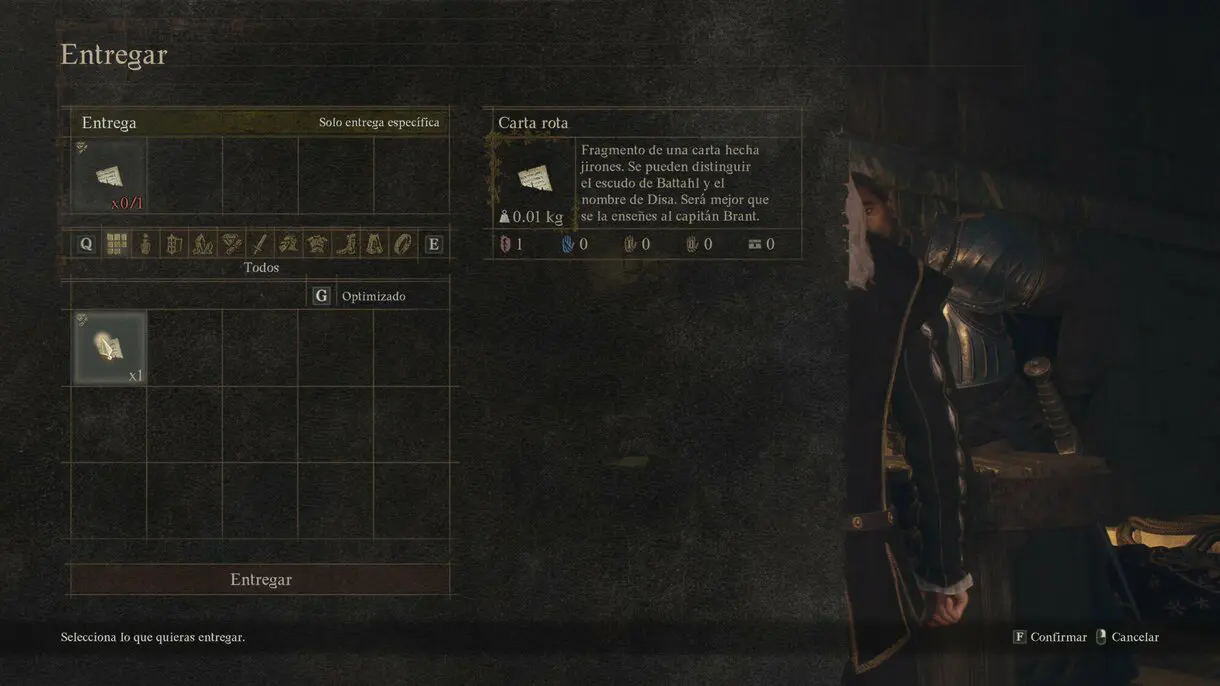Choose the chest armor category tab
The height and width of the screenshot is (686, 1220).
point(317,244)
